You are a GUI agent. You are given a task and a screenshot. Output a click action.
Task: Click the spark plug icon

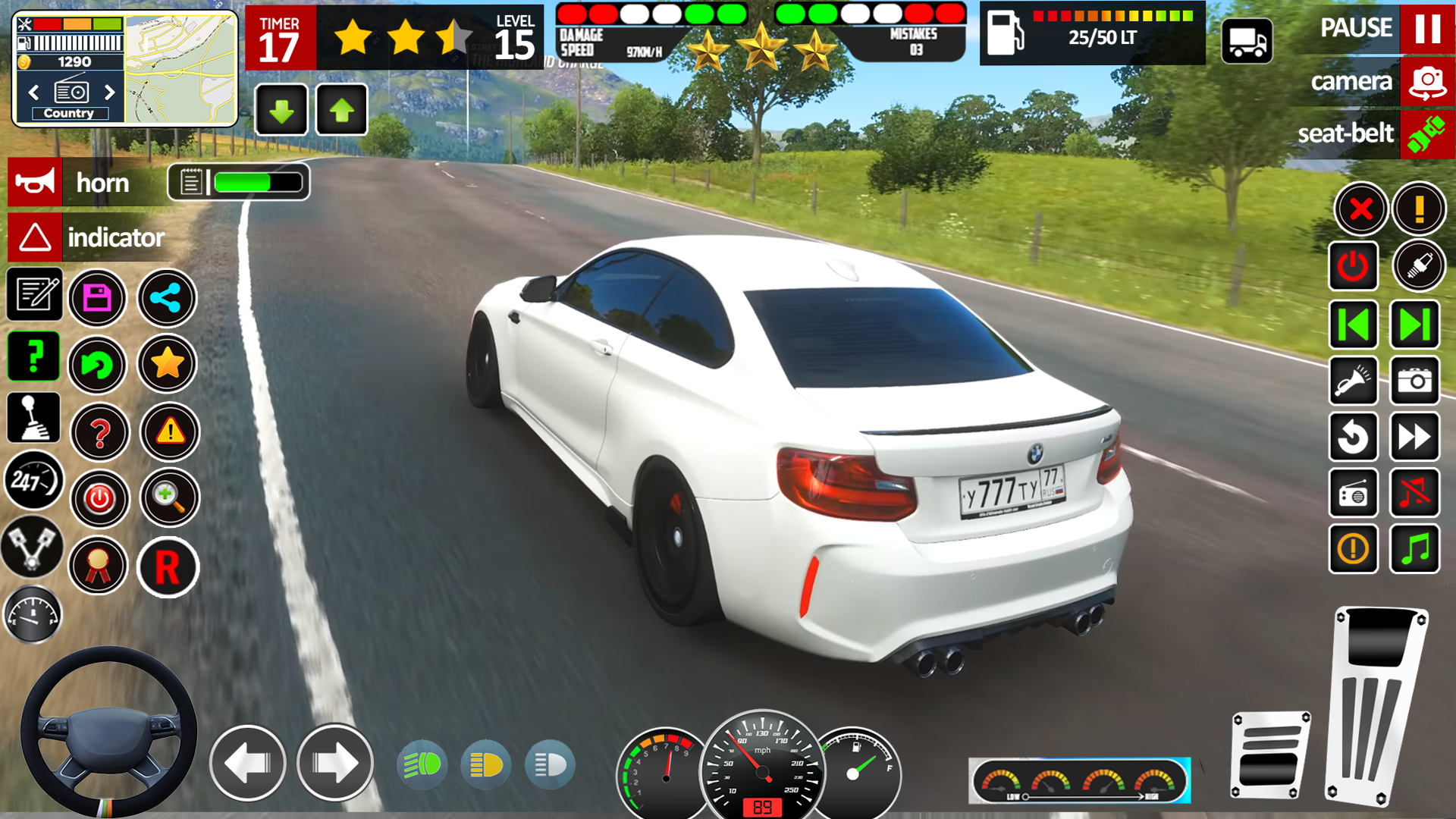(x=1418, y=266)
